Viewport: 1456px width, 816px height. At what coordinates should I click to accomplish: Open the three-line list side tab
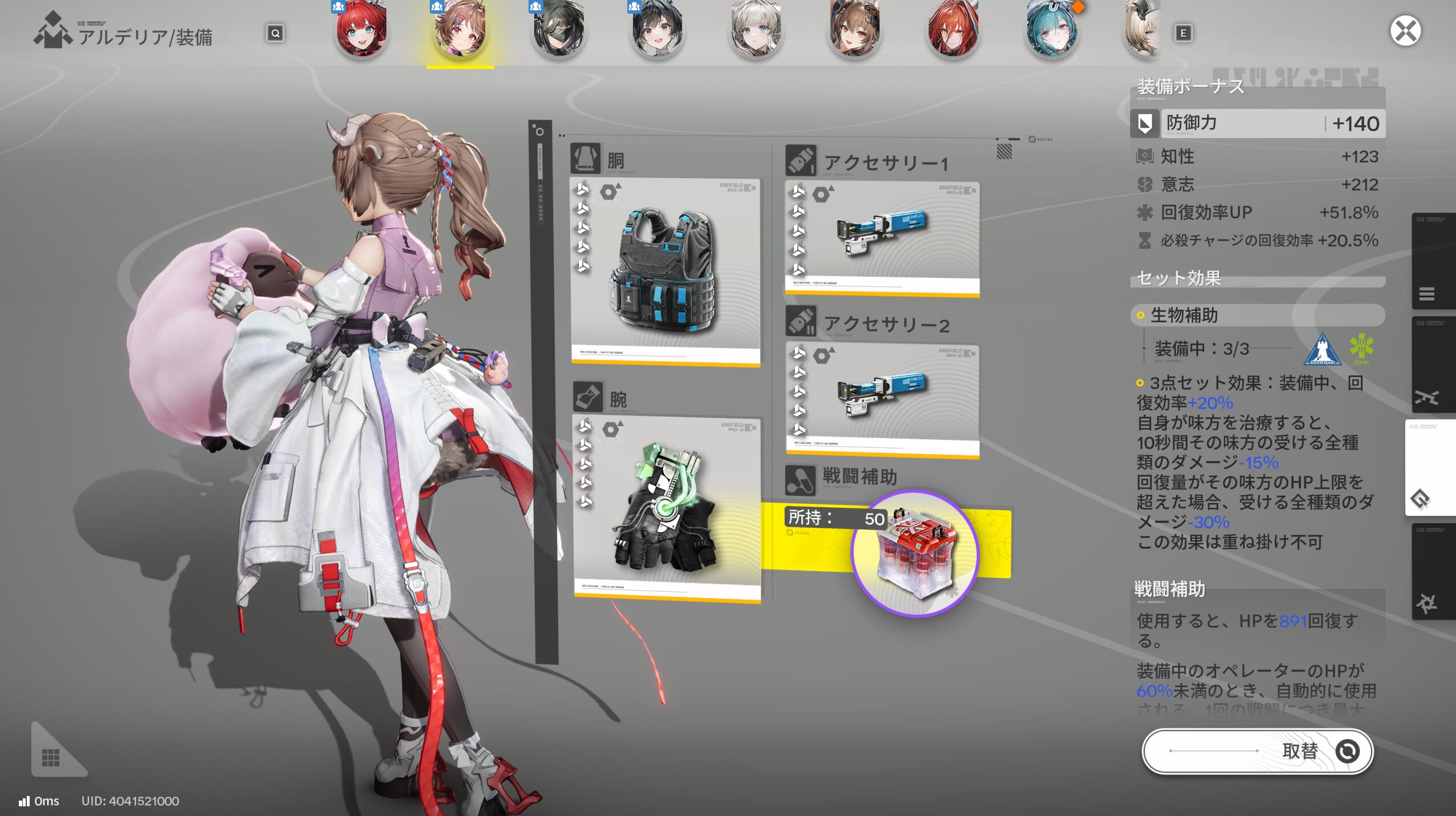(x=1426, y=293)
